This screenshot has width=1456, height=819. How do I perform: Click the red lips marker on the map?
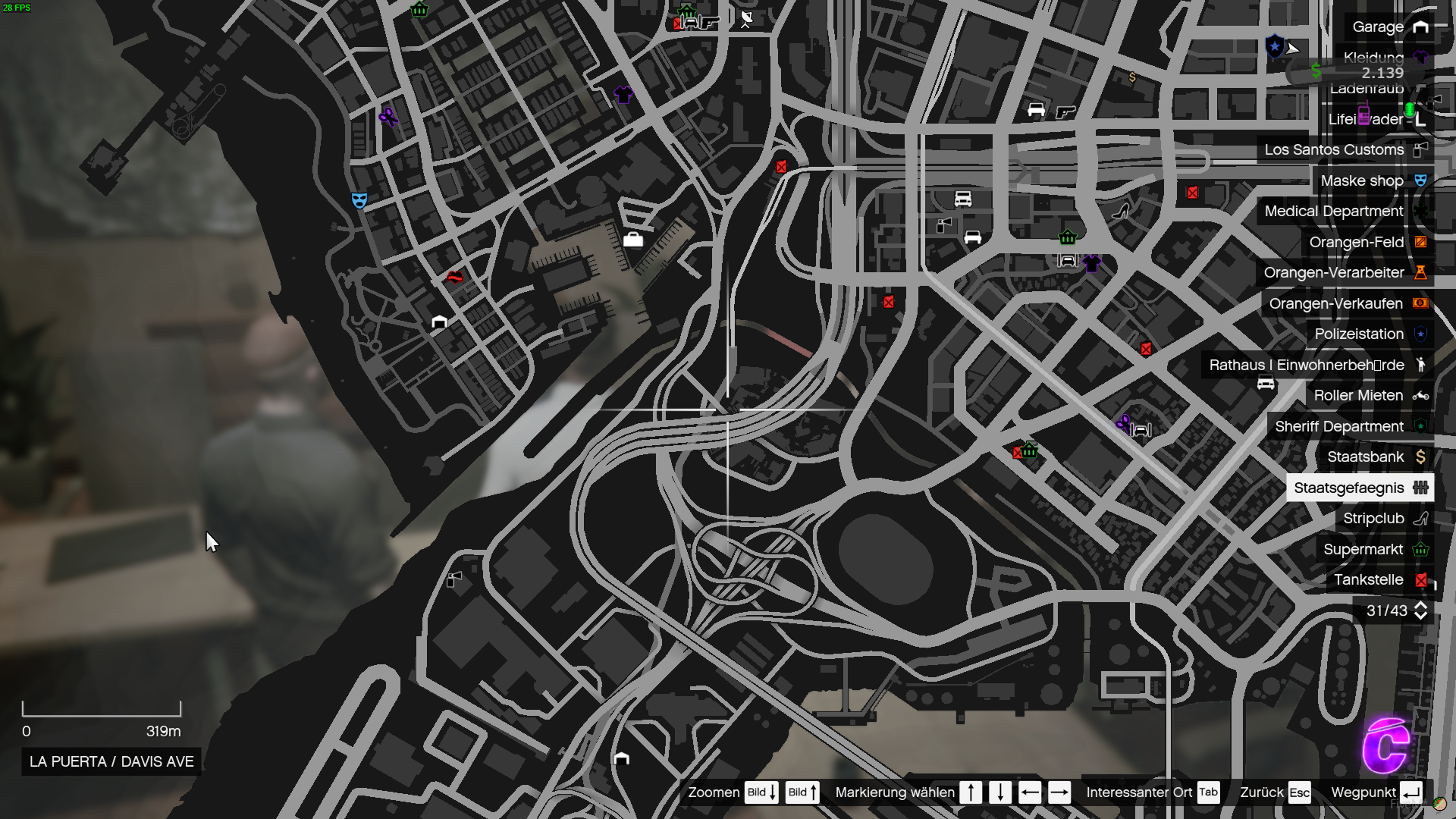(x=455, y=278)
